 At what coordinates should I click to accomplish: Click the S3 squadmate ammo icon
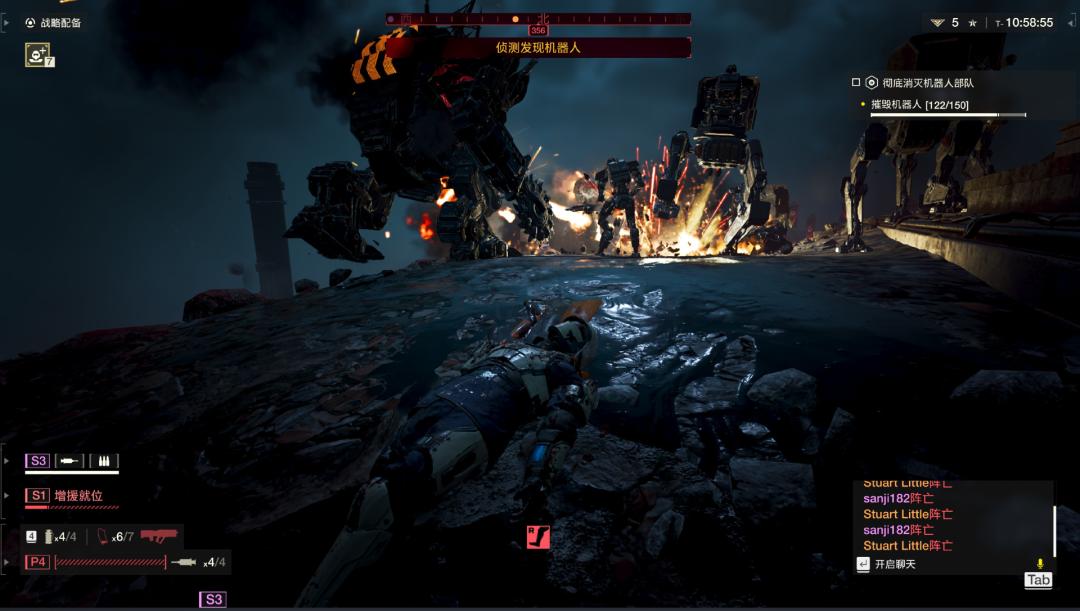tap(103, 461)
